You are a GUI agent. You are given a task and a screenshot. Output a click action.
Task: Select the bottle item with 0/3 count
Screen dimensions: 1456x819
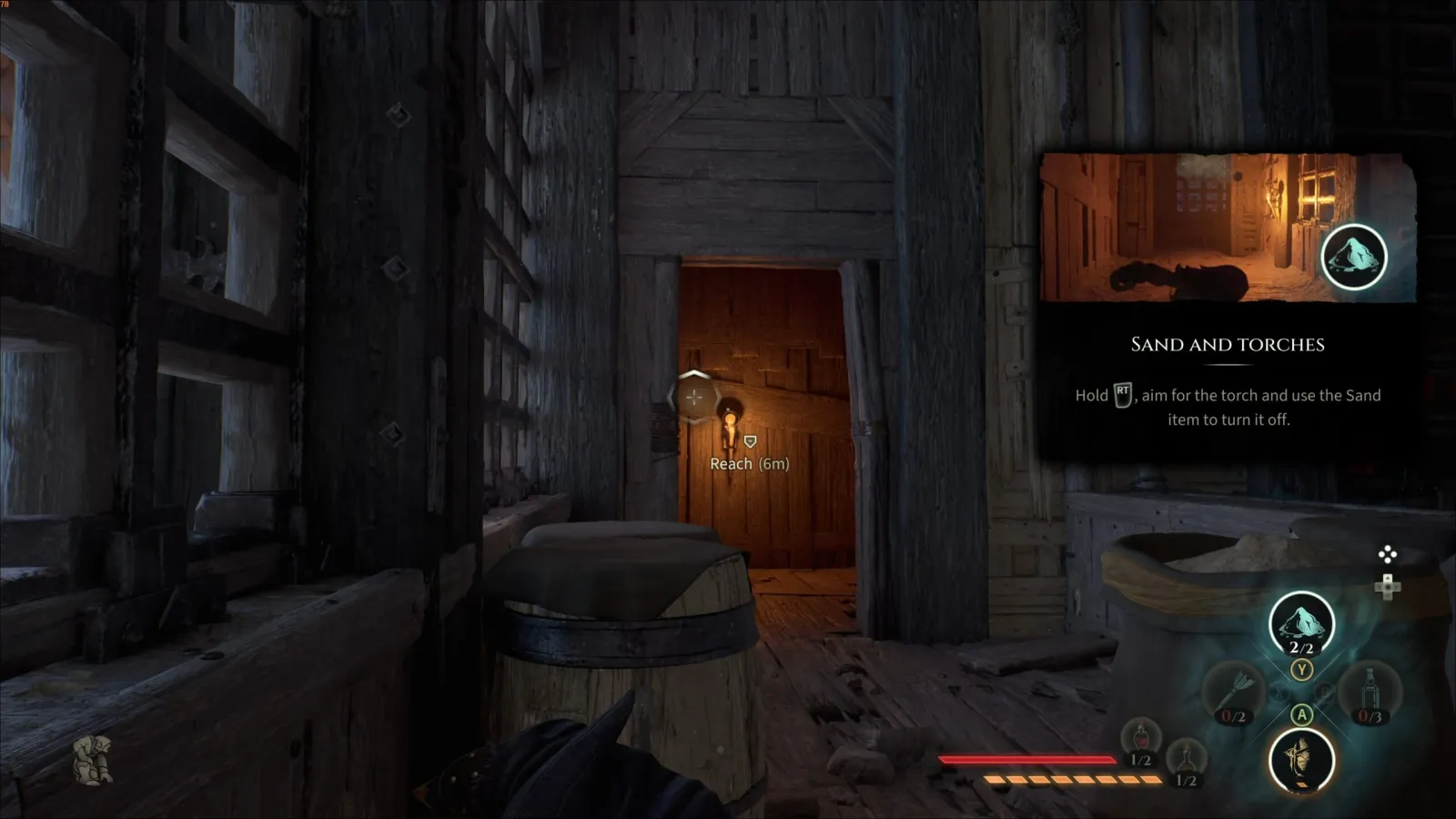pyautogui.click(x=1370, y=693)
